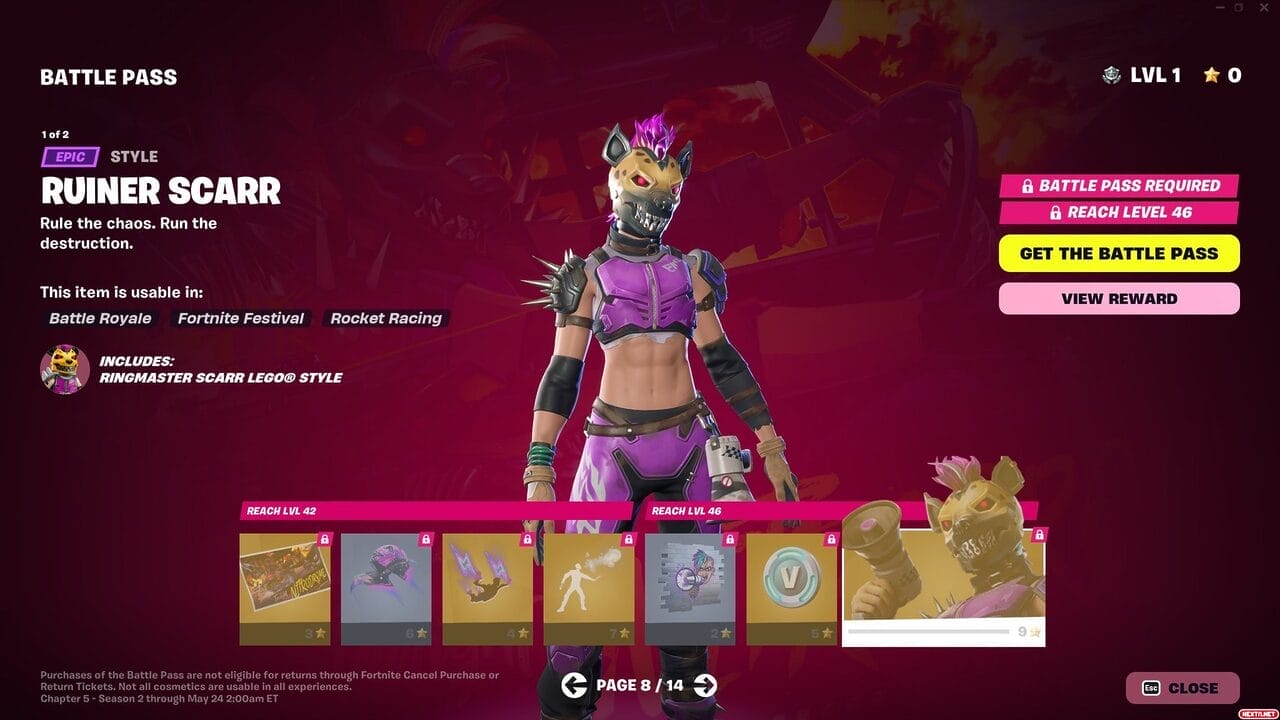The image size is (1280, 720).
Task: Close the Battle Pass screen
Action: tap(1182, 688)
